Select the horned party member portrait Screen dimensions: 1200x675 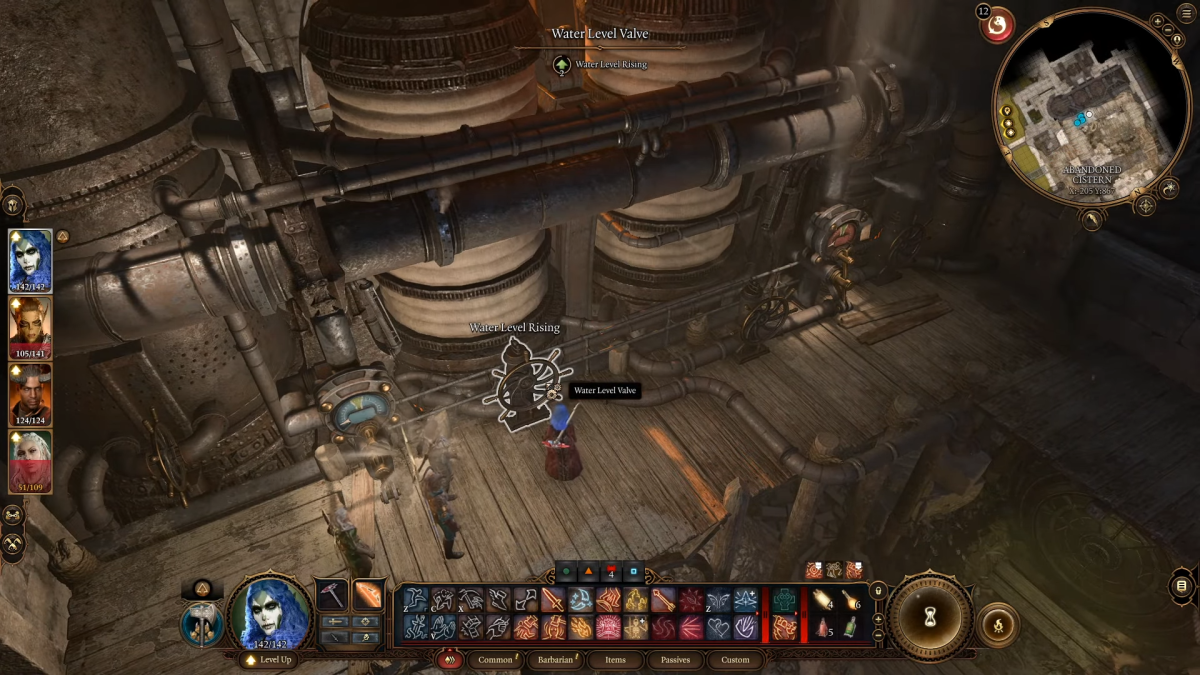tap(30, 327)
